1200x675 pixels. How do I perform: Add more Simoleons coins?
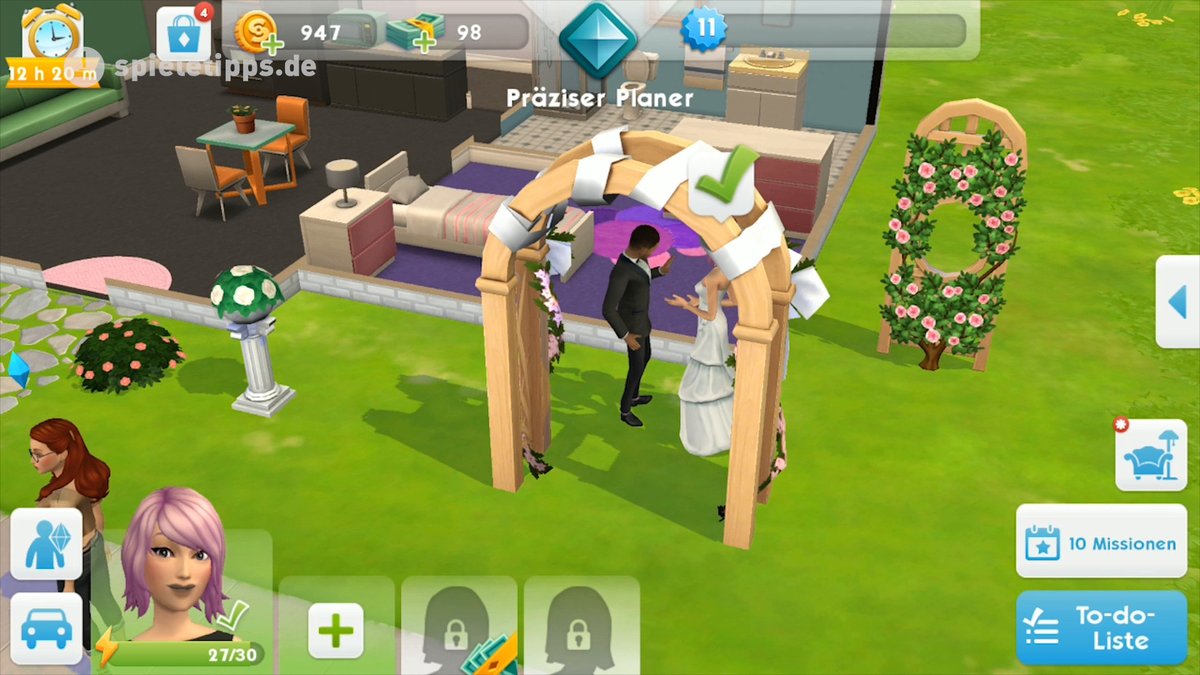click(x=257, y=33)
